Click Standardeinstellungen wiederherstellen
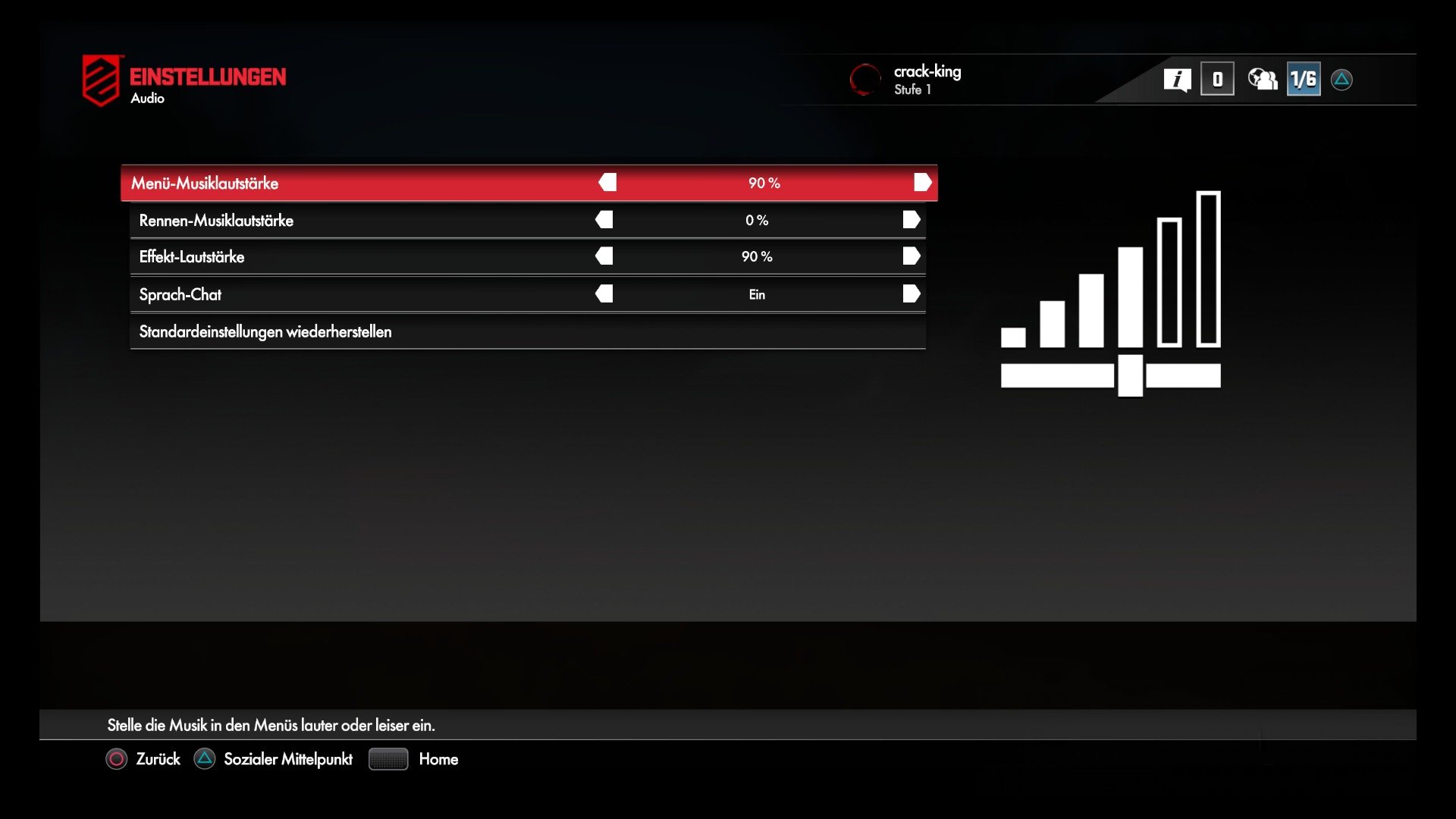Viewport: 1456px width, 819px height. 265,331
